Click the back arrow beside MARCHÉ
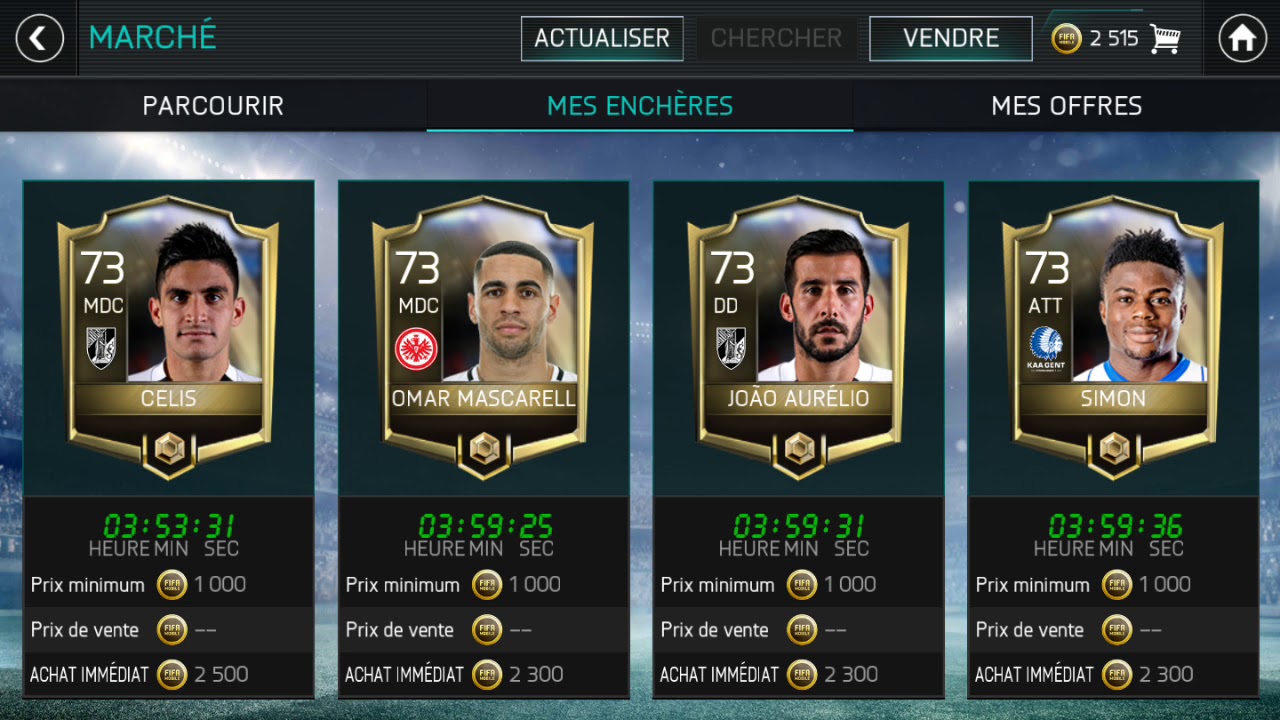Viewport: 1280px width, 720px height. tap(38, 38)
